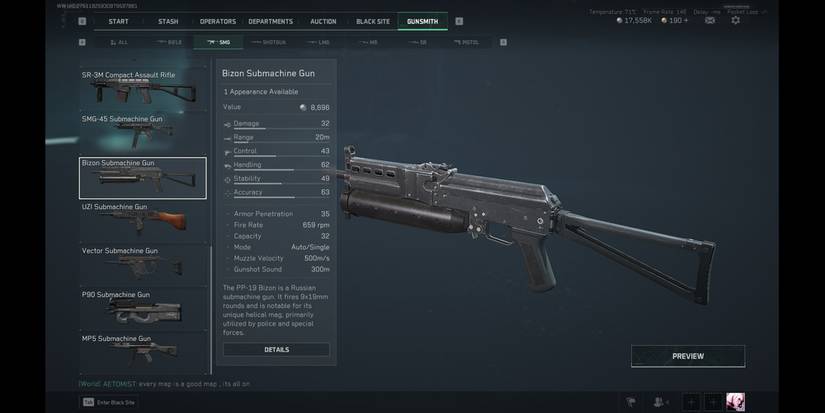Filter weapons by Shotgun category
This screenshot has width=825, height=413.
coord(268,42)
